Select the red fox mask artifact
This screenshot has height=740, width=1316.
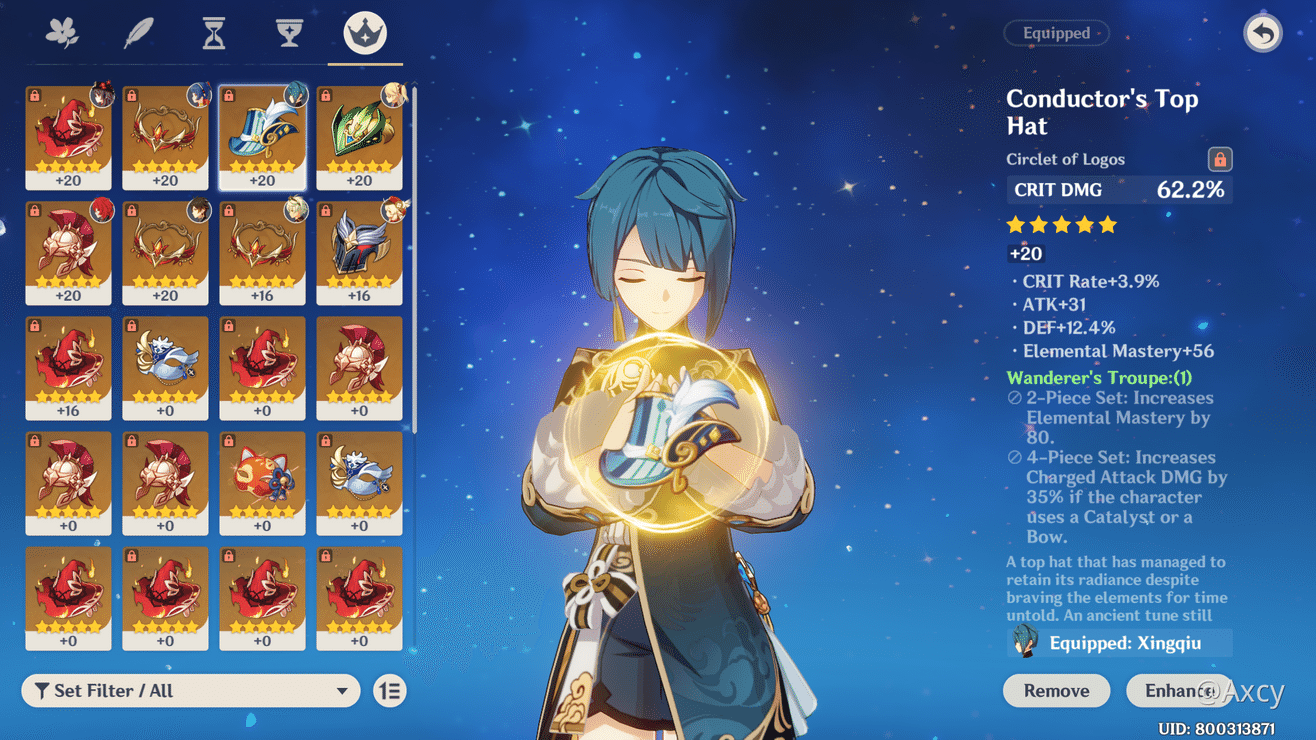coord(262,482)
